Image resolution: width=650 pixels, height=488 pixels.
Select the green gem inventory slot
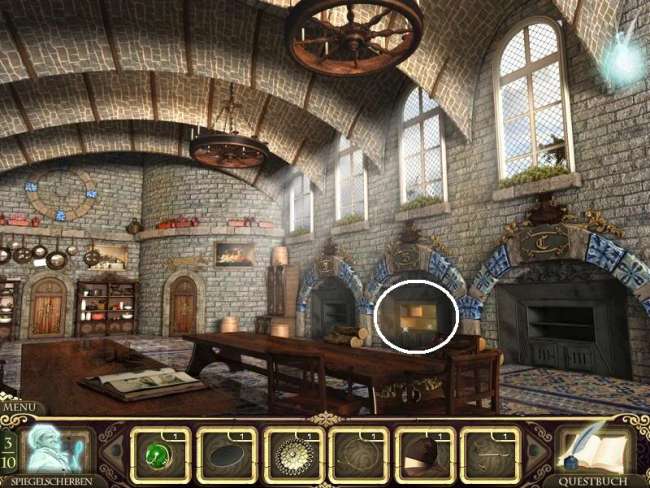click(x=161, y=455)
